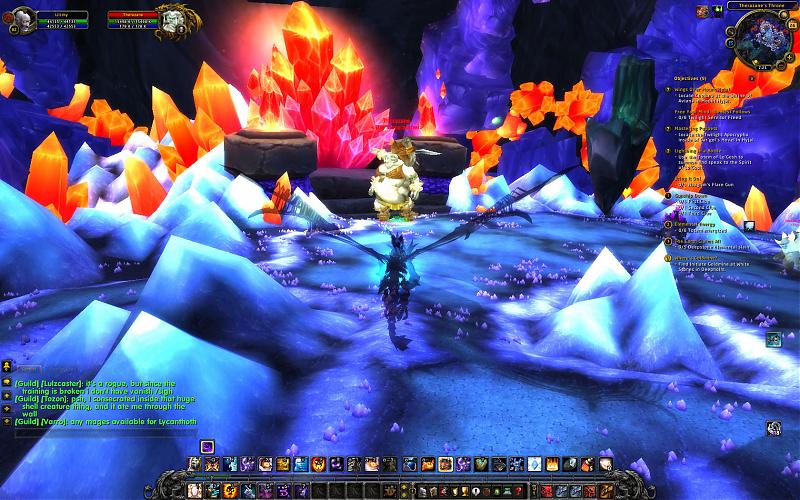Click the small buff icon beside the minimap
The width and height of the screenshot is (800, 500).
(x=716, y=11)
